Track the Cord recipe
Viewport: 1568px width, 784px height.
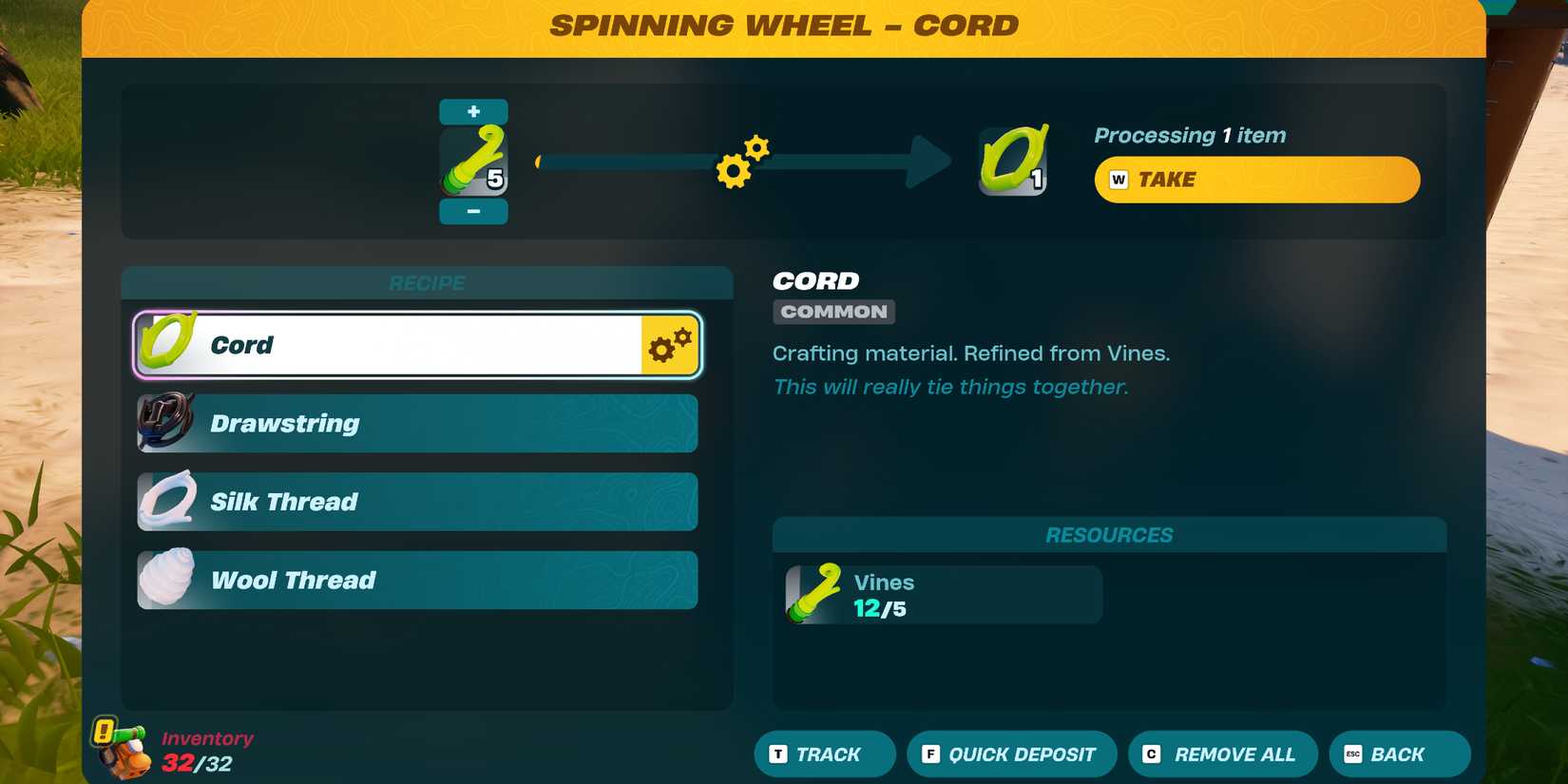823,754
